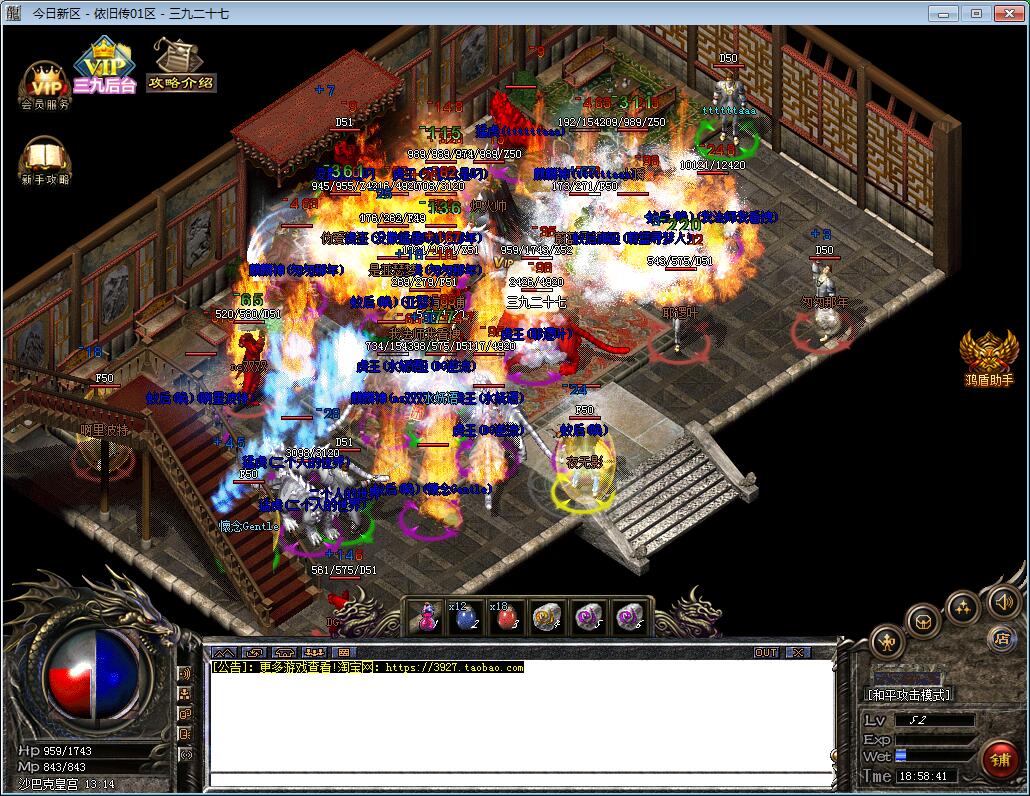Use the purple spiral scroll in slot 6
1030x796 pixels.
628,617
